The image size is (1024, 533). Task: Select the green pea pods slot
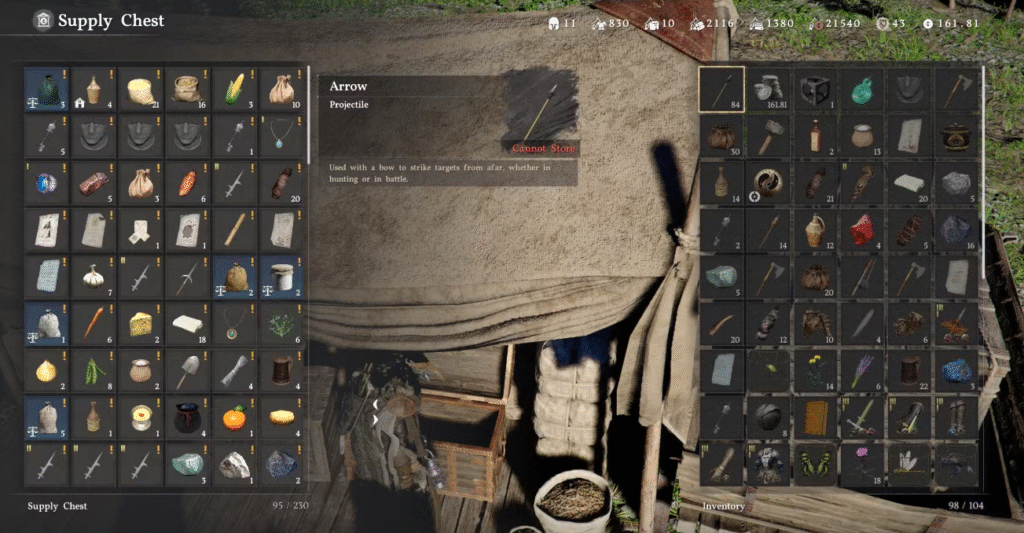(x=93, y=370)
